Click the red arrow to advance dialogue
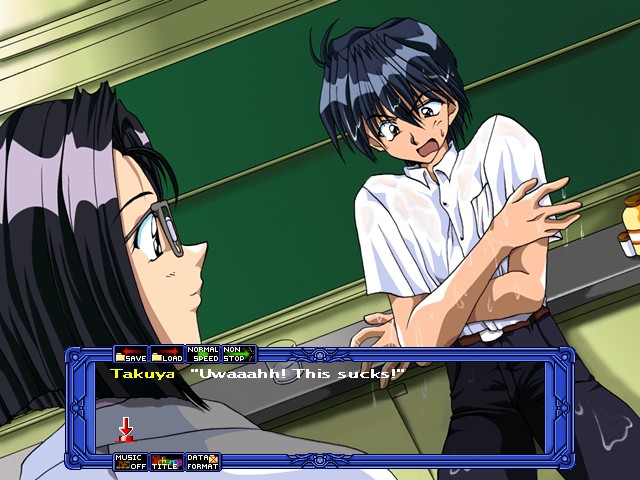Viewport: 640px width, 480px height. tap(126, 429)
